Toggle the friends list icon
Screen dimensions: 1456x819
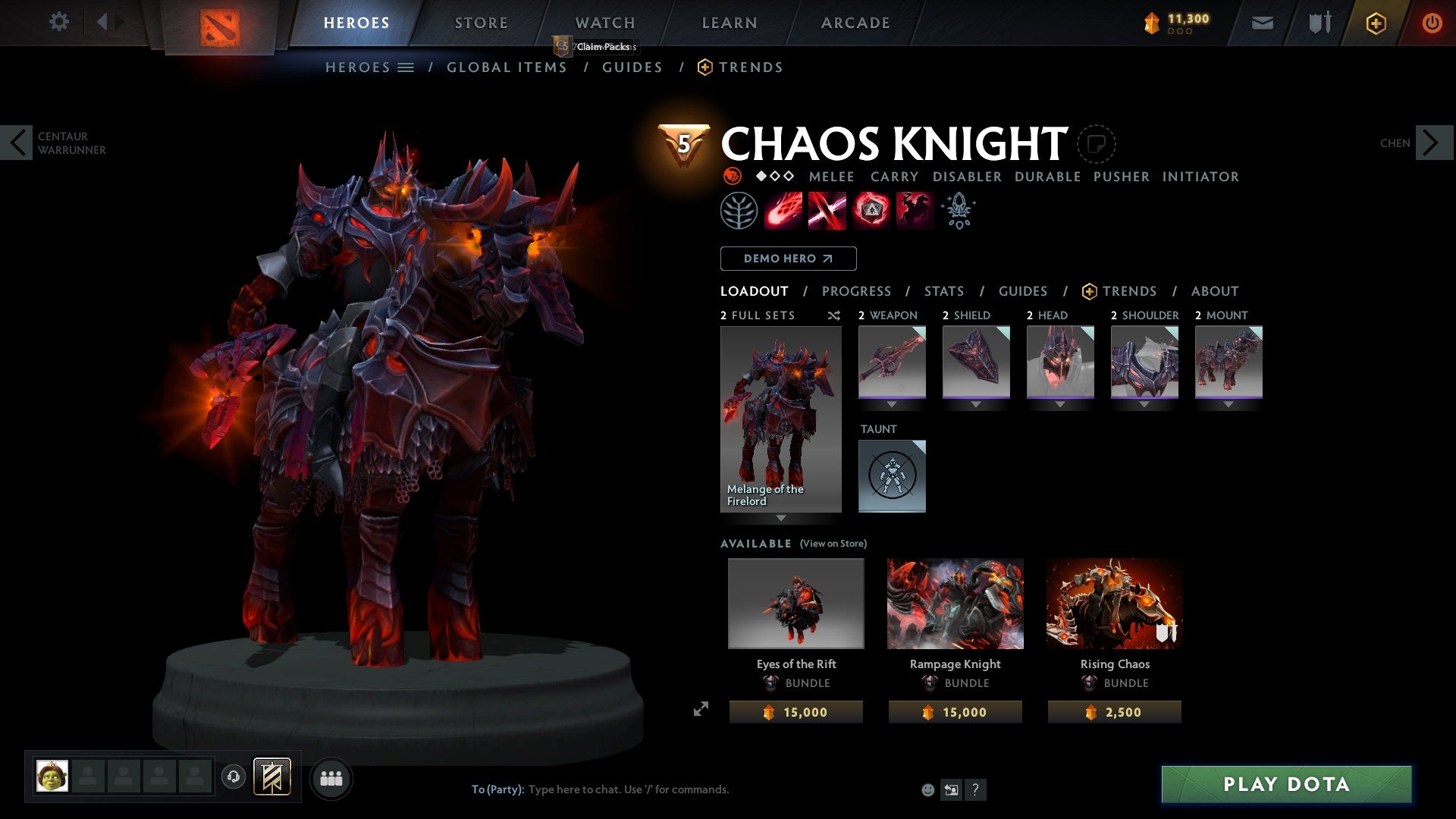pos(331,777)
